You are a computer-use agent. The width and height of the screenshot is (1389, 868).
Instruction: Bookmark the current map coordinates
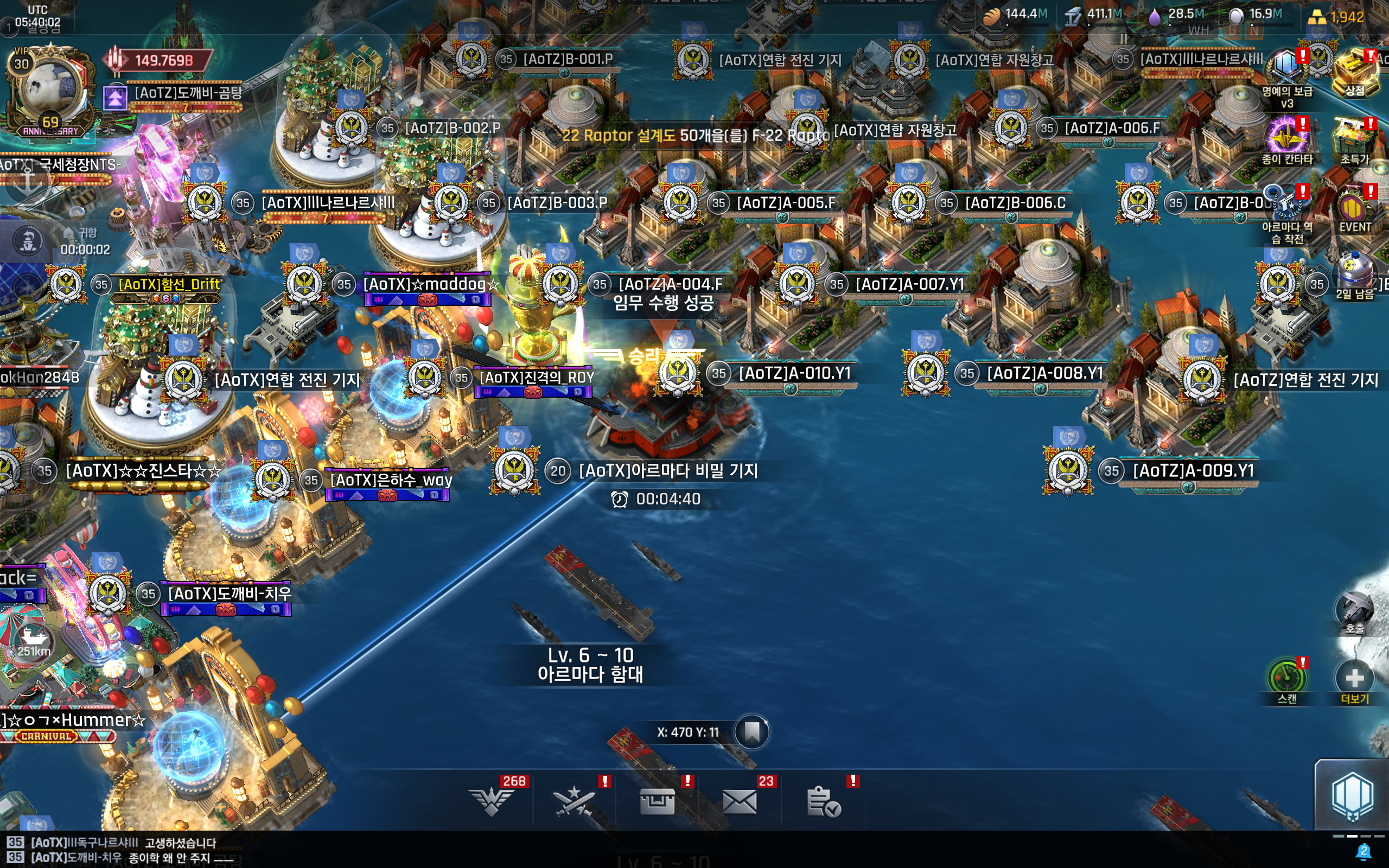tap(751, 732)
